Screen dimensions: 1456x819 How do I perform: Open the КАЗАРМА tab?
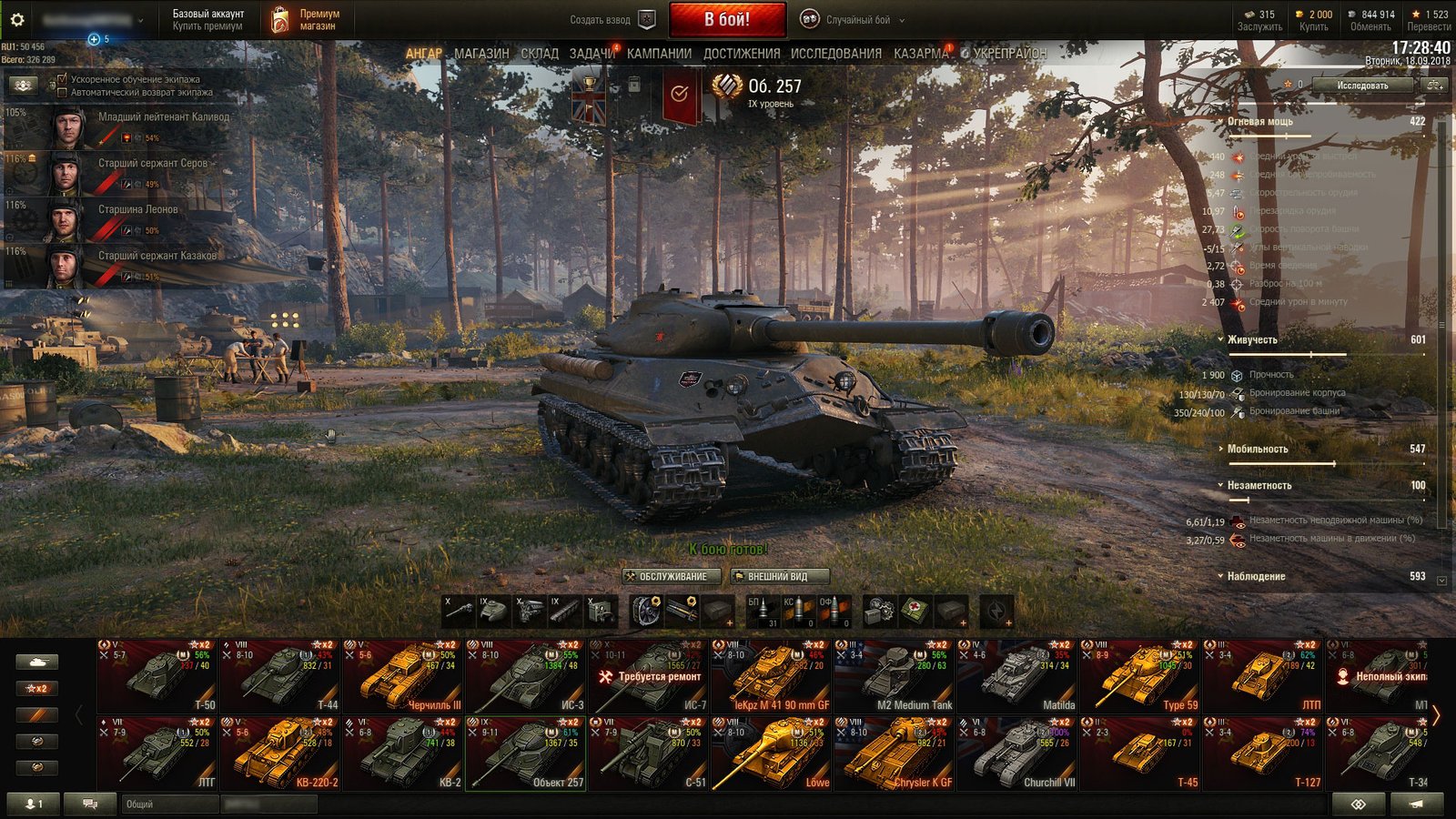coord(921,54)
